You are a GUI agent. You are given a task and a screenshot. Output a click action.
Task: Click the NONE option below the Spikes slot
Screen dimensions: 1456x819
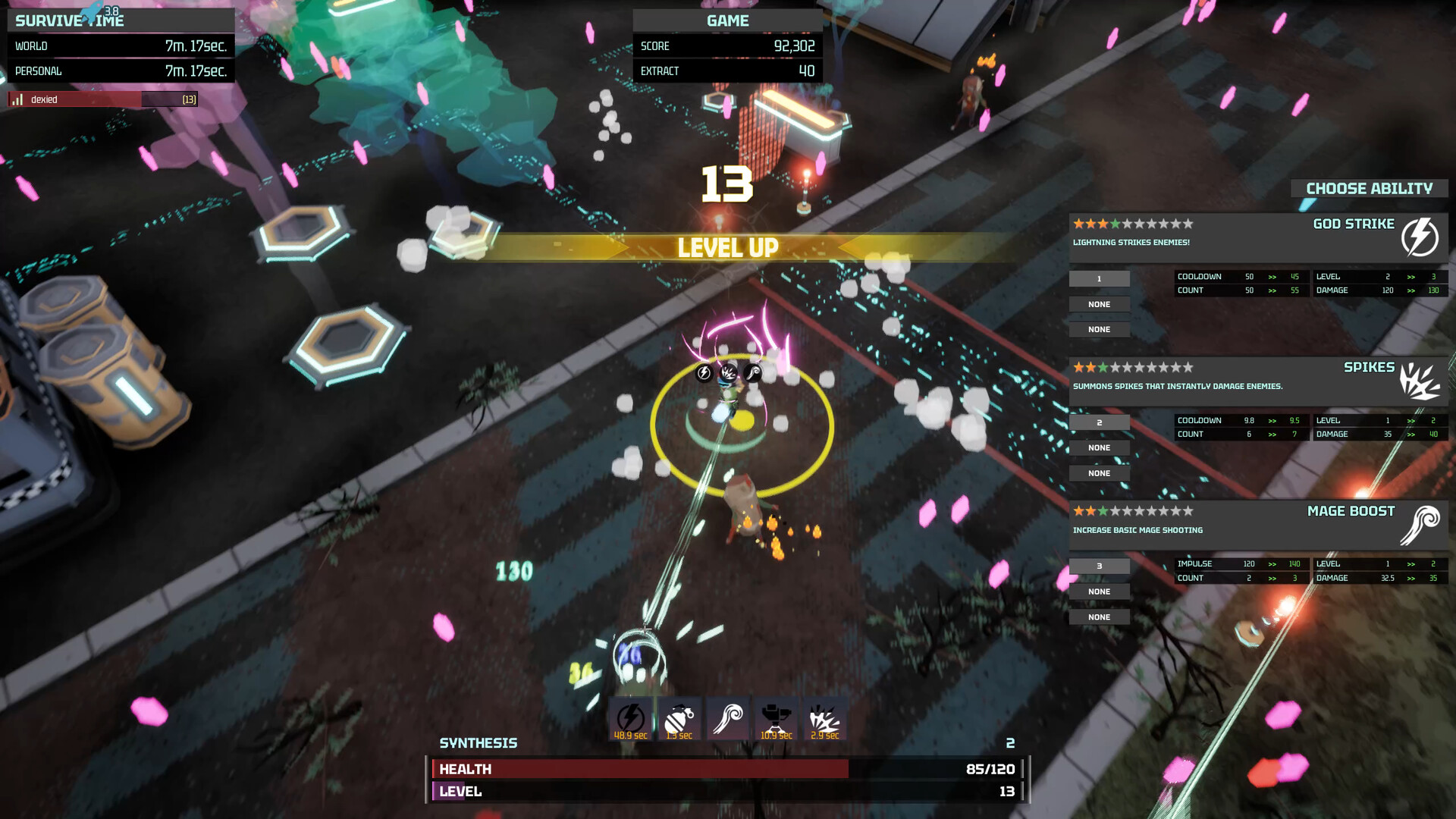click(x=1100, y=447)
